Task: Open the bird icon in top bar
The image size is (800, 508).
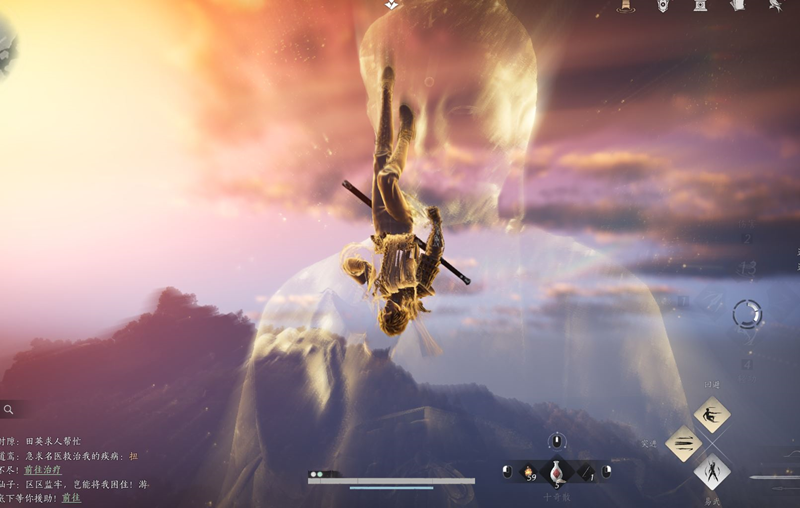Action: 775,6
